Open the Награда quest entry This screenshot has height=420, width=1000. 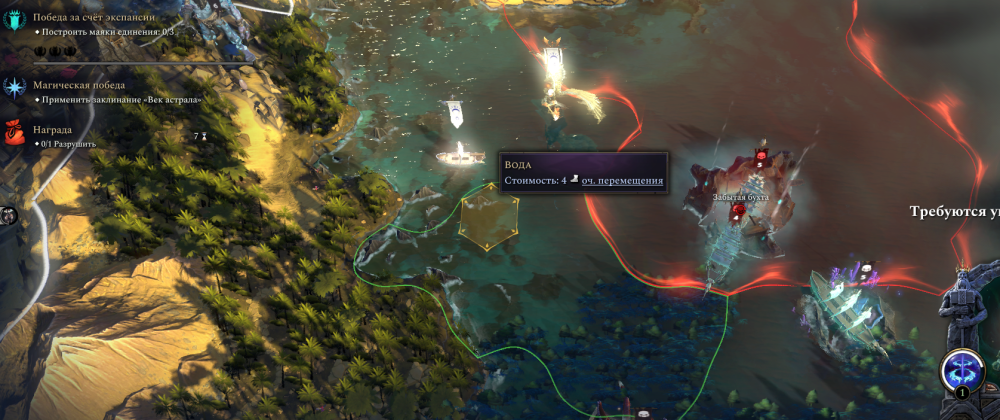(x=52, y=130)
